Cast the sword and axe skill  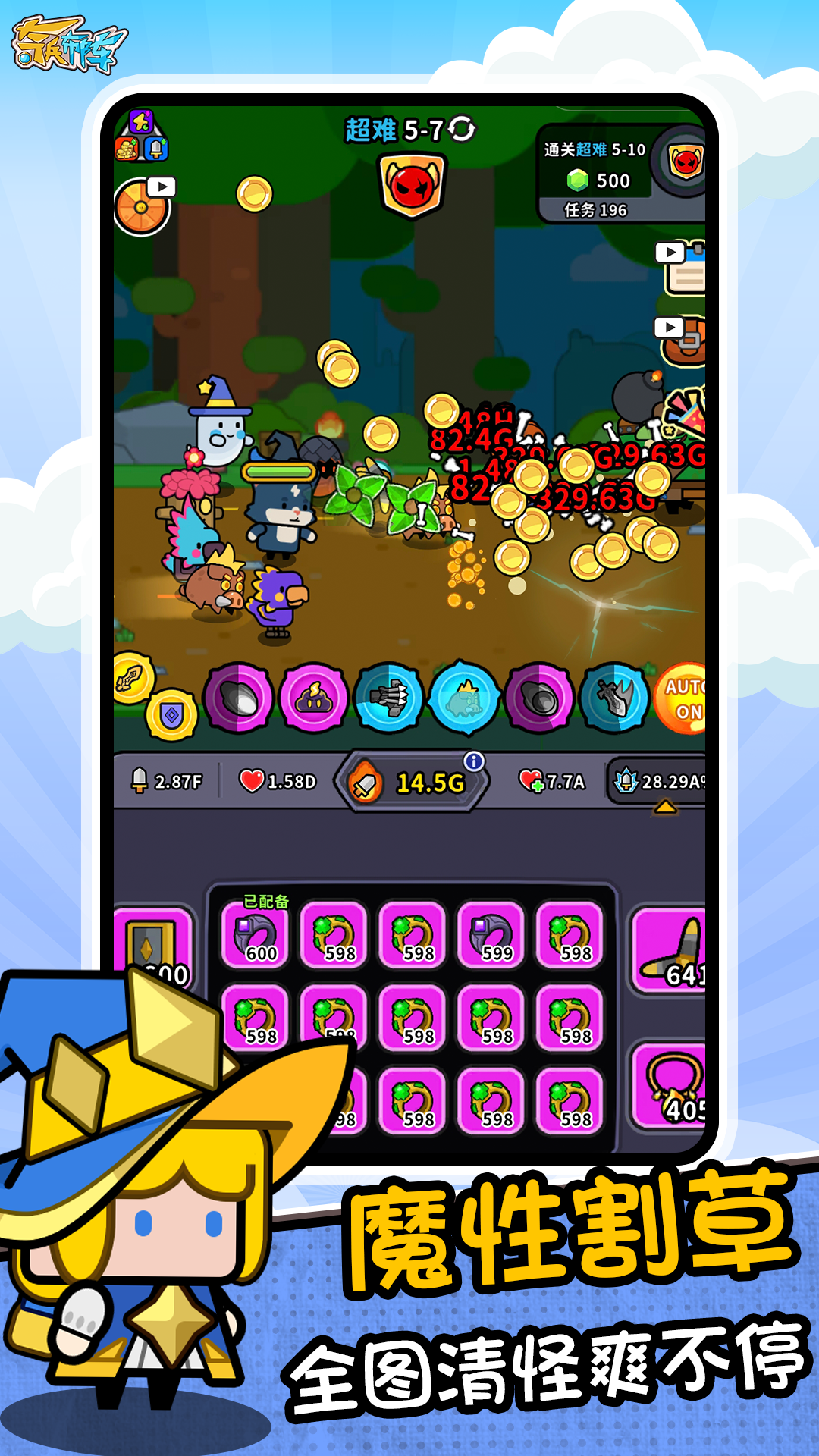coord(615,698)
